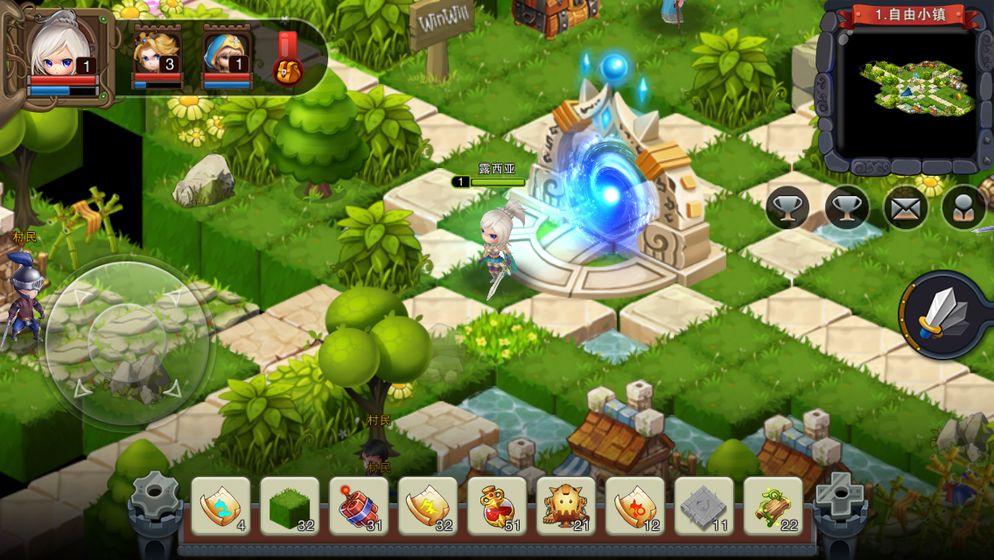The width and height of the screenshot is (994, 560).
Task: Choose the red rune scroll slot
Action: coord(634,505)
